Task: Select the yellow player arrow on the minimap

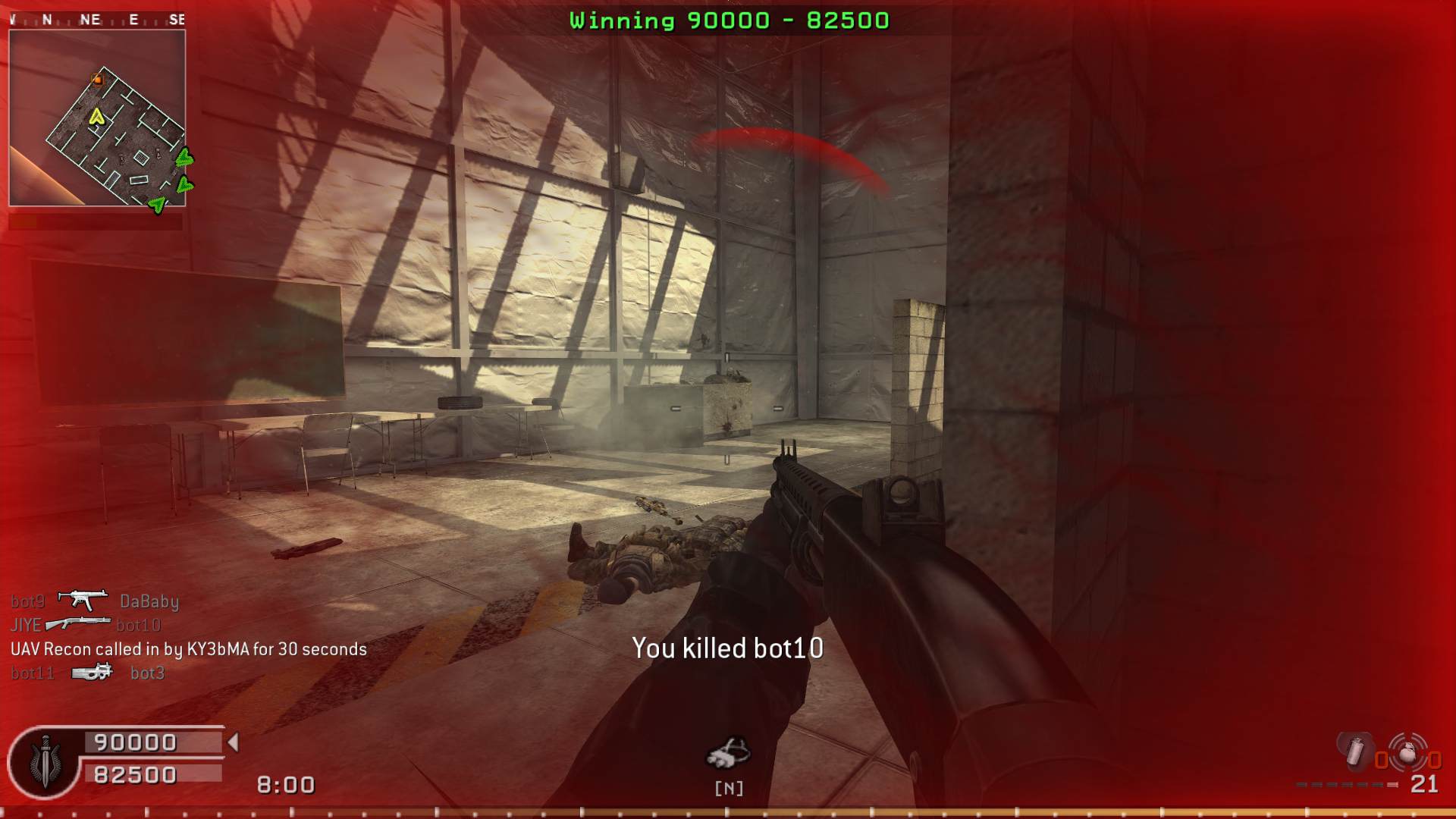Action: 96,117
